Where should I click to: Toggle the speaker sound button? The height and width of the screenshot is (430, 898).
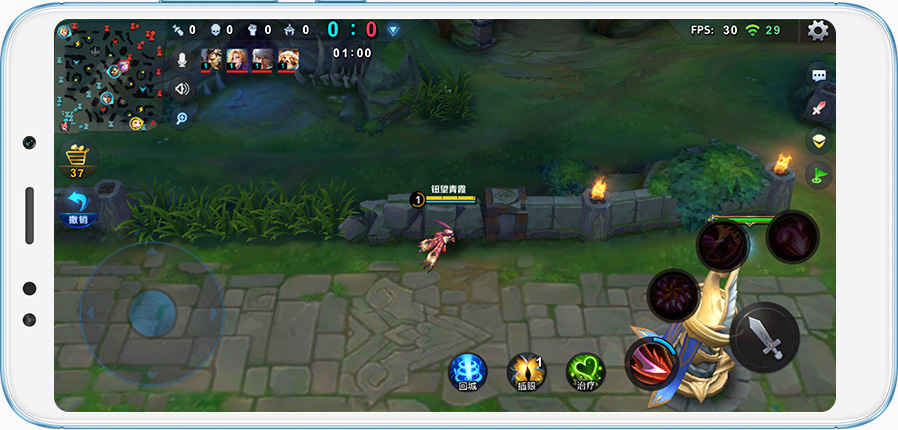182,88
